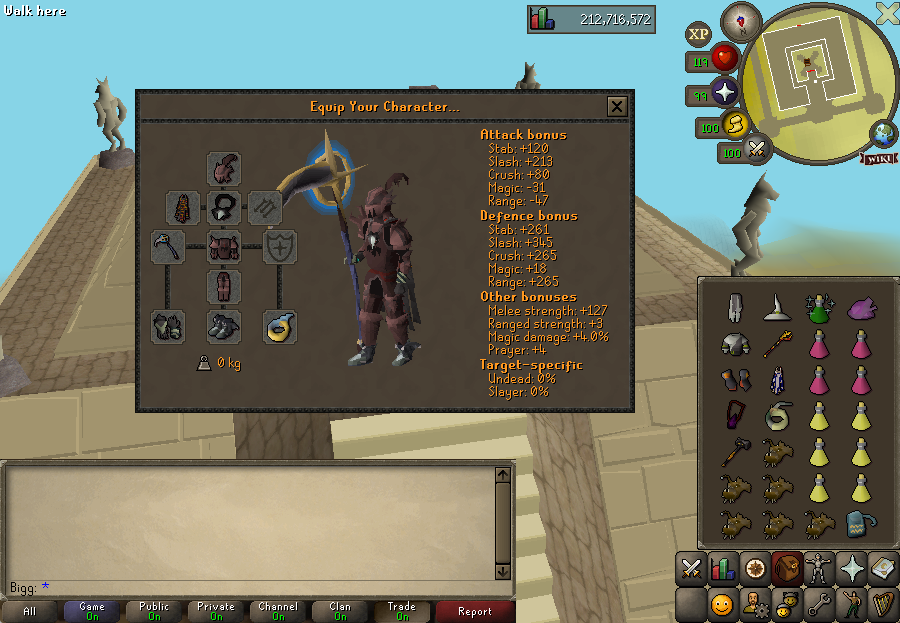Select the equipped ring slot

tap(279, 327)
